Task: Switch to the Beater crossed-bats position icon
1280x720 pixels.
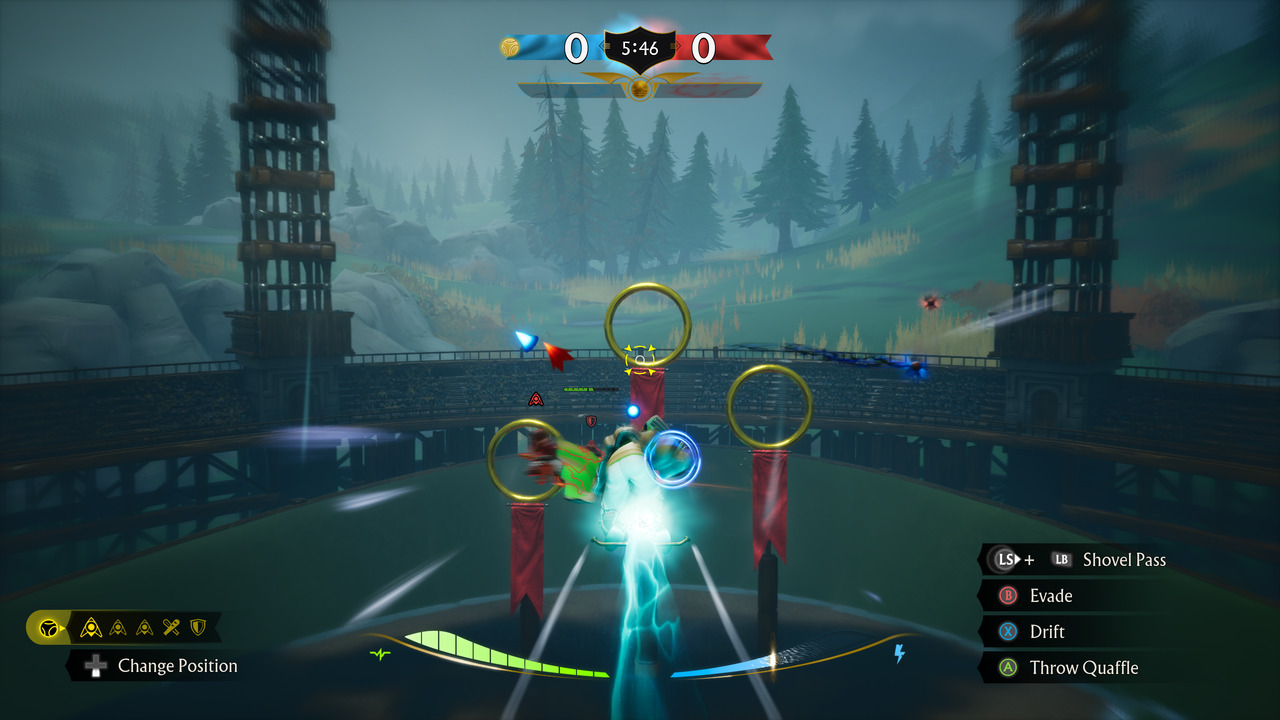Action: 172,628
